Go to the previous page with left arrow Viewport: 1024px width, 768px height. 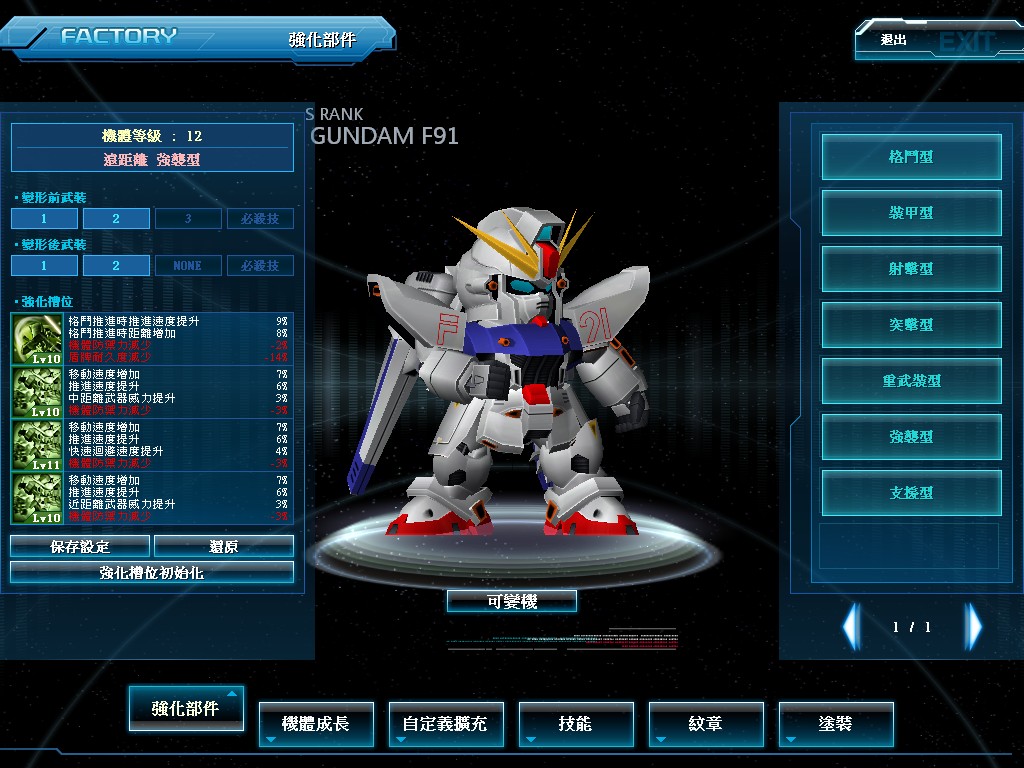[851, 627]
